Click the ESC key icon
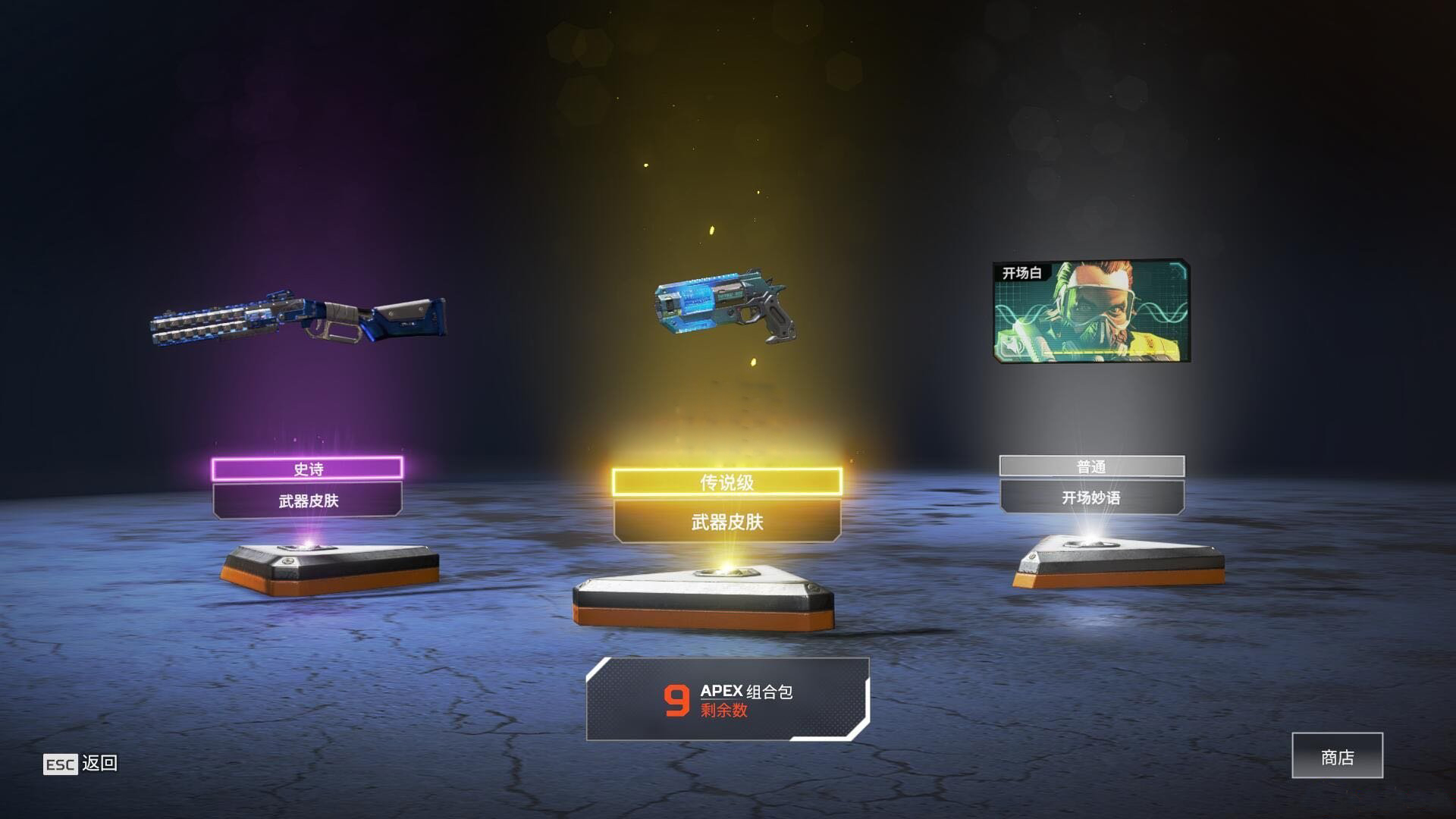Screen dimensions: 1456x819 click(59, 764)
